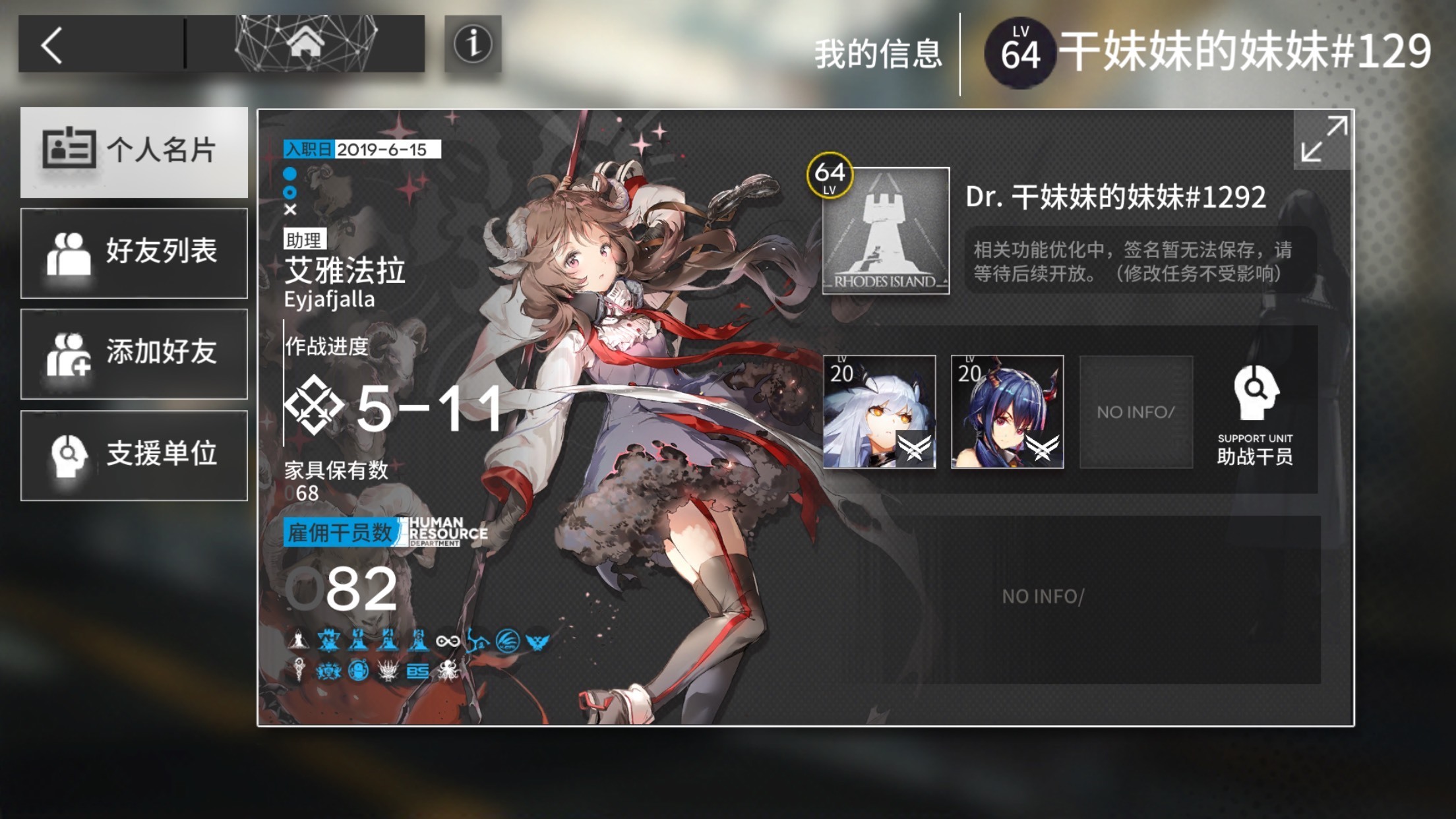1456x819 pixels.
Task: Select the white-haired LV 20 support operator
Action: pyautogui.click(x=879, y=412)
